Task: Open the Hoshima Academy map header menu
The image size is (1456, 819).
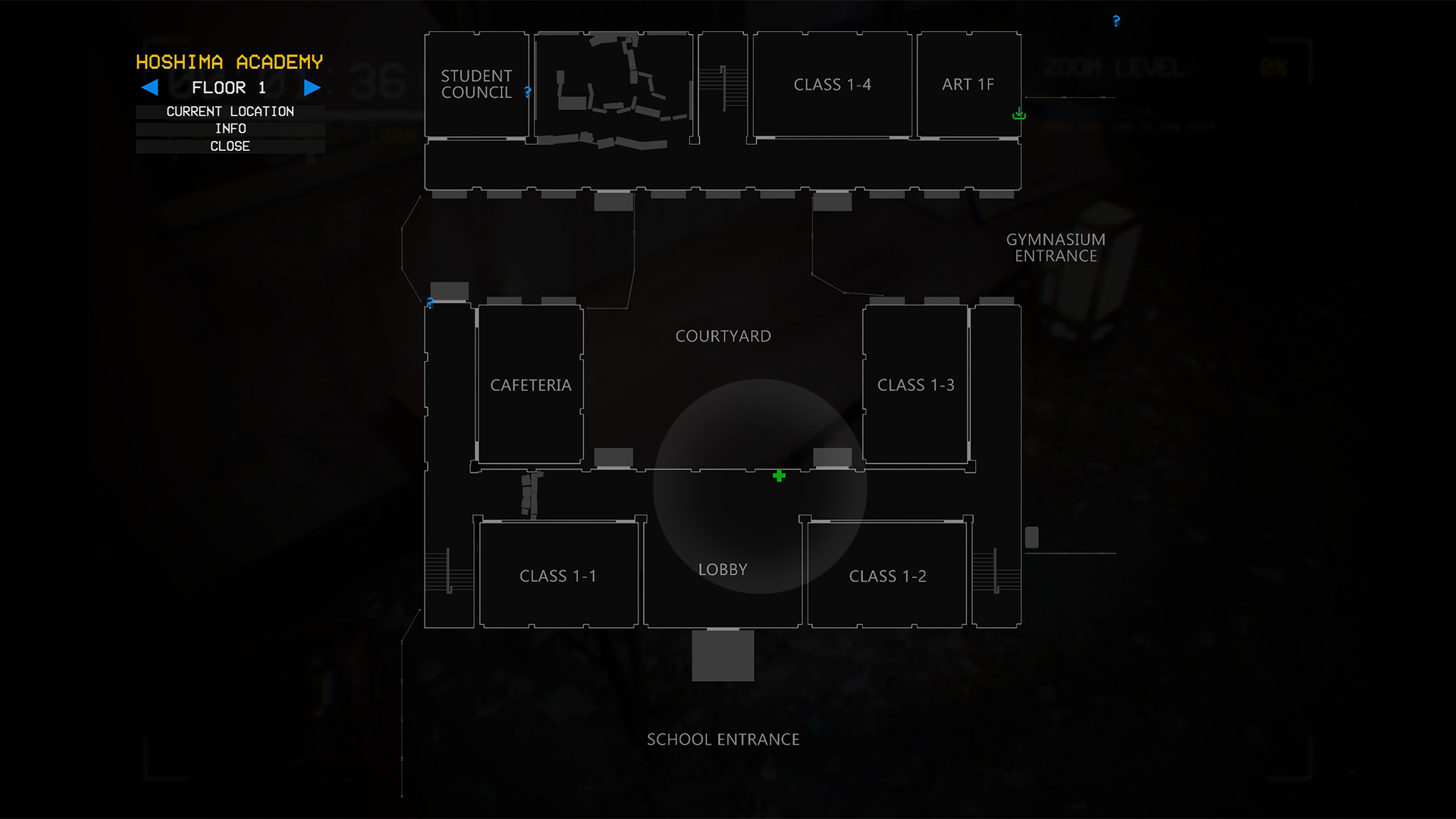Action: click(230, 61)
